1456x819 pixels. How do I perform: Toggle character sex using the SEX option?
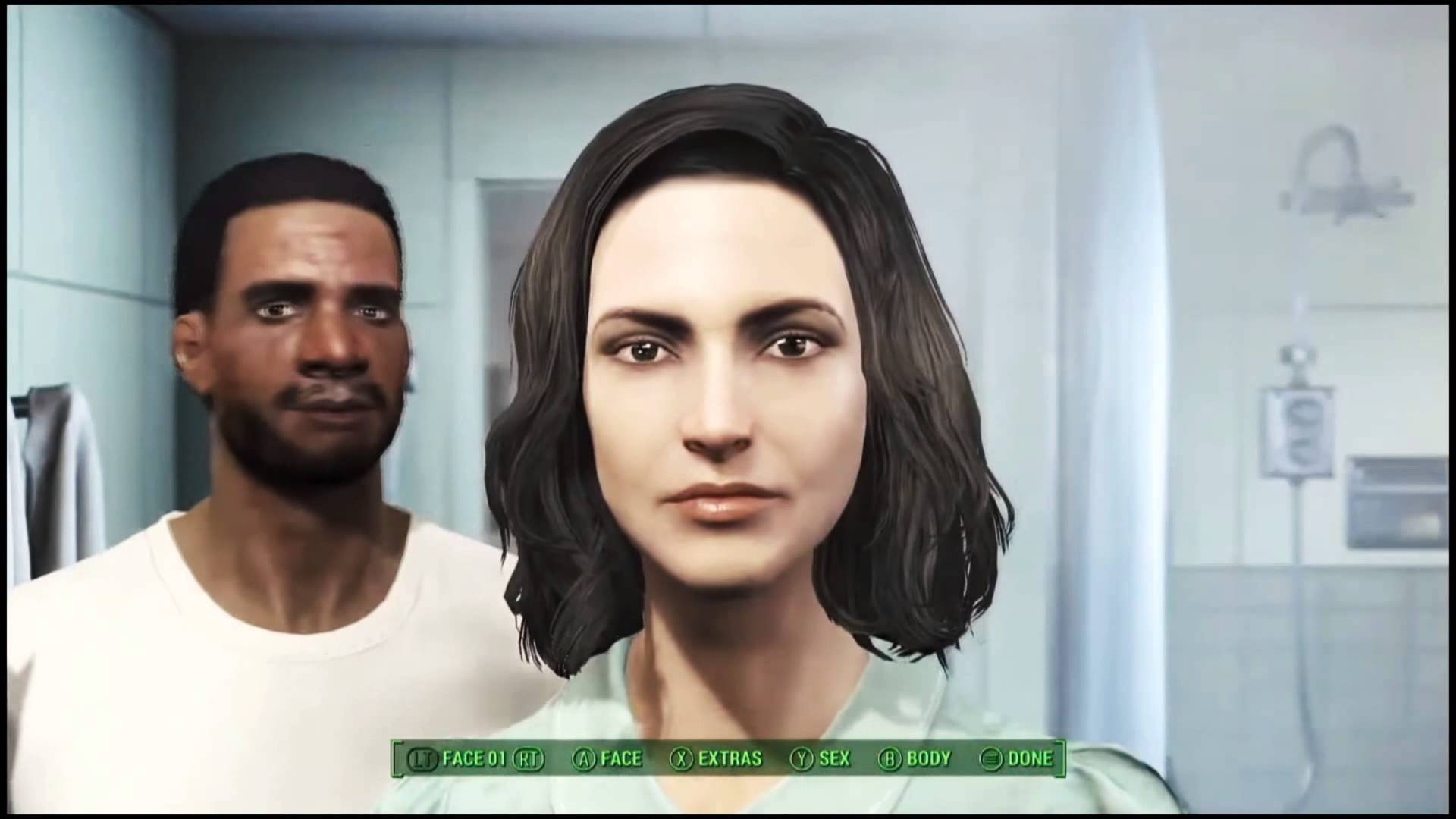pos(833,758)
